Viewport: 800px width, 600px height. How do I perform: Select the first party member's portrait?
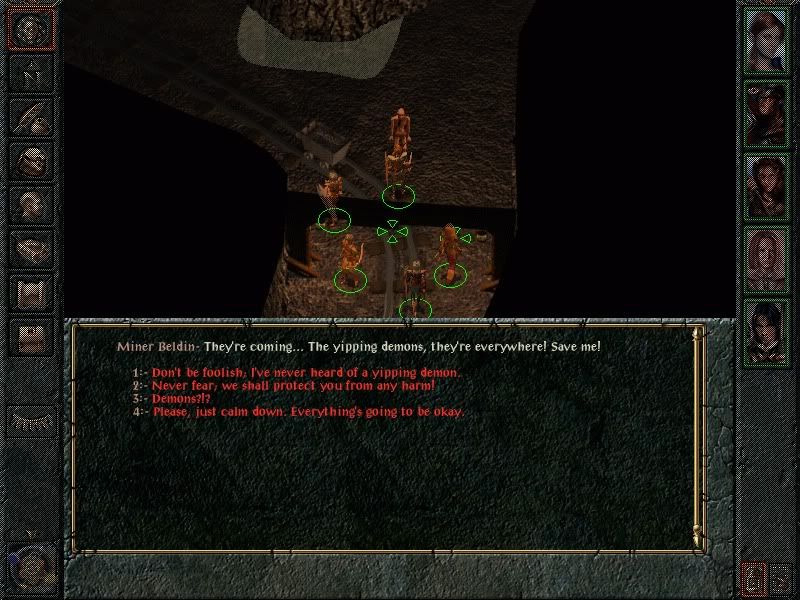pos(767,40)
